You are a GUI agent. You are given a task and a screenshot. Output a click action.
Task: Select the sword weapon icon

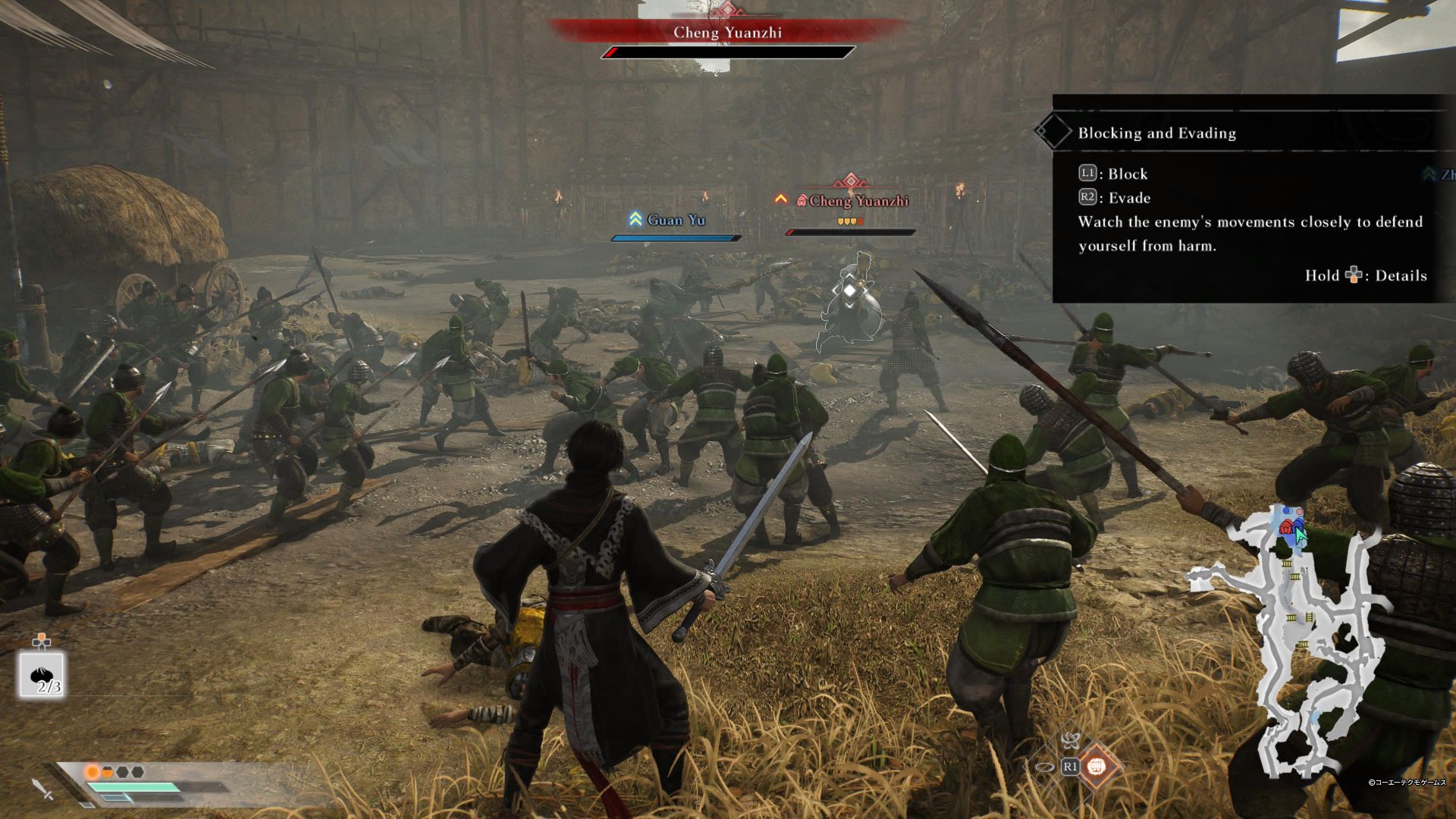point(42,789)
